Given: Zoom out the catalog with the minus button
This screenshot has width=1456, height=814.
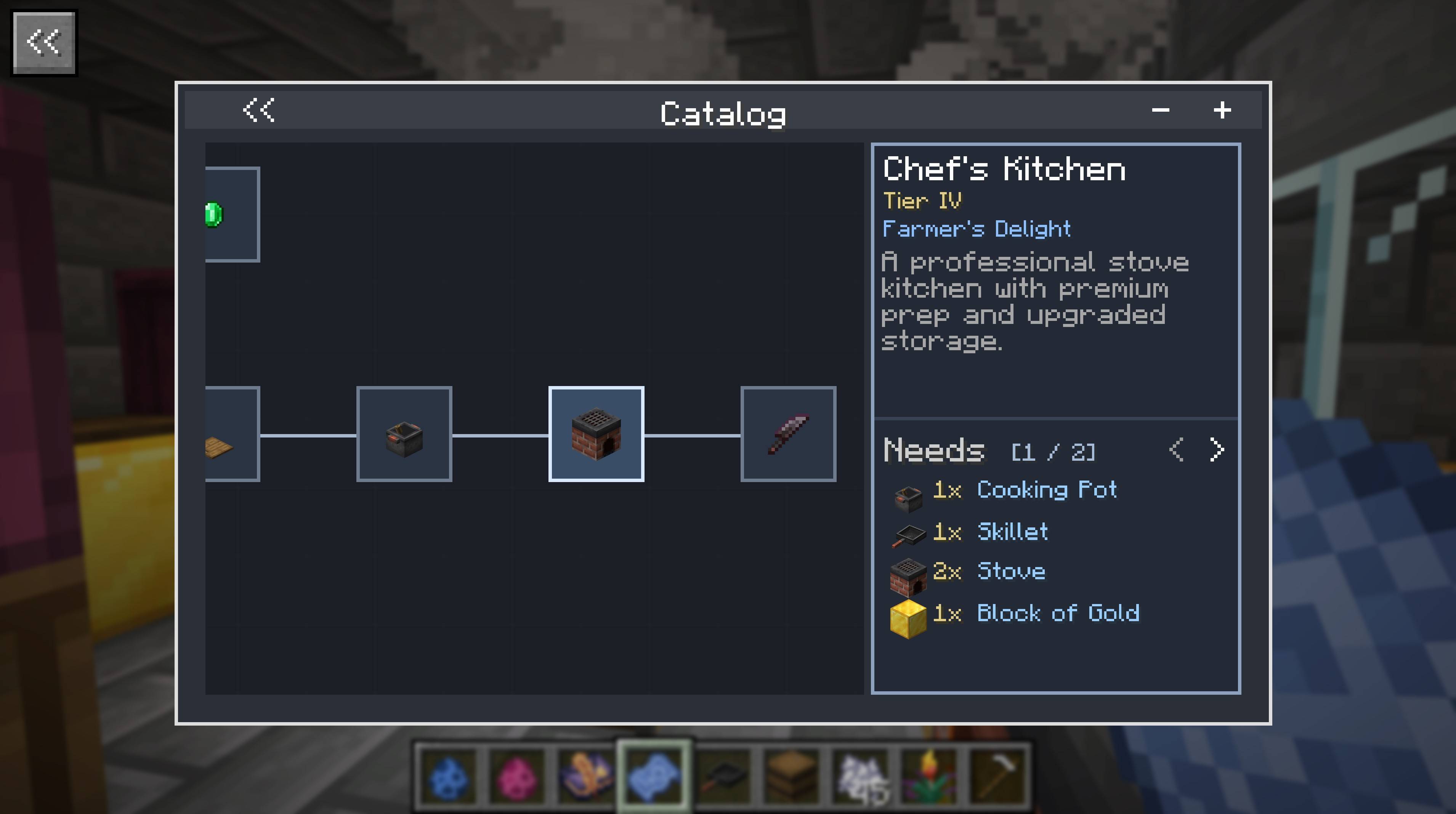Looking at the screenshot, I should tap(1160, 110).
